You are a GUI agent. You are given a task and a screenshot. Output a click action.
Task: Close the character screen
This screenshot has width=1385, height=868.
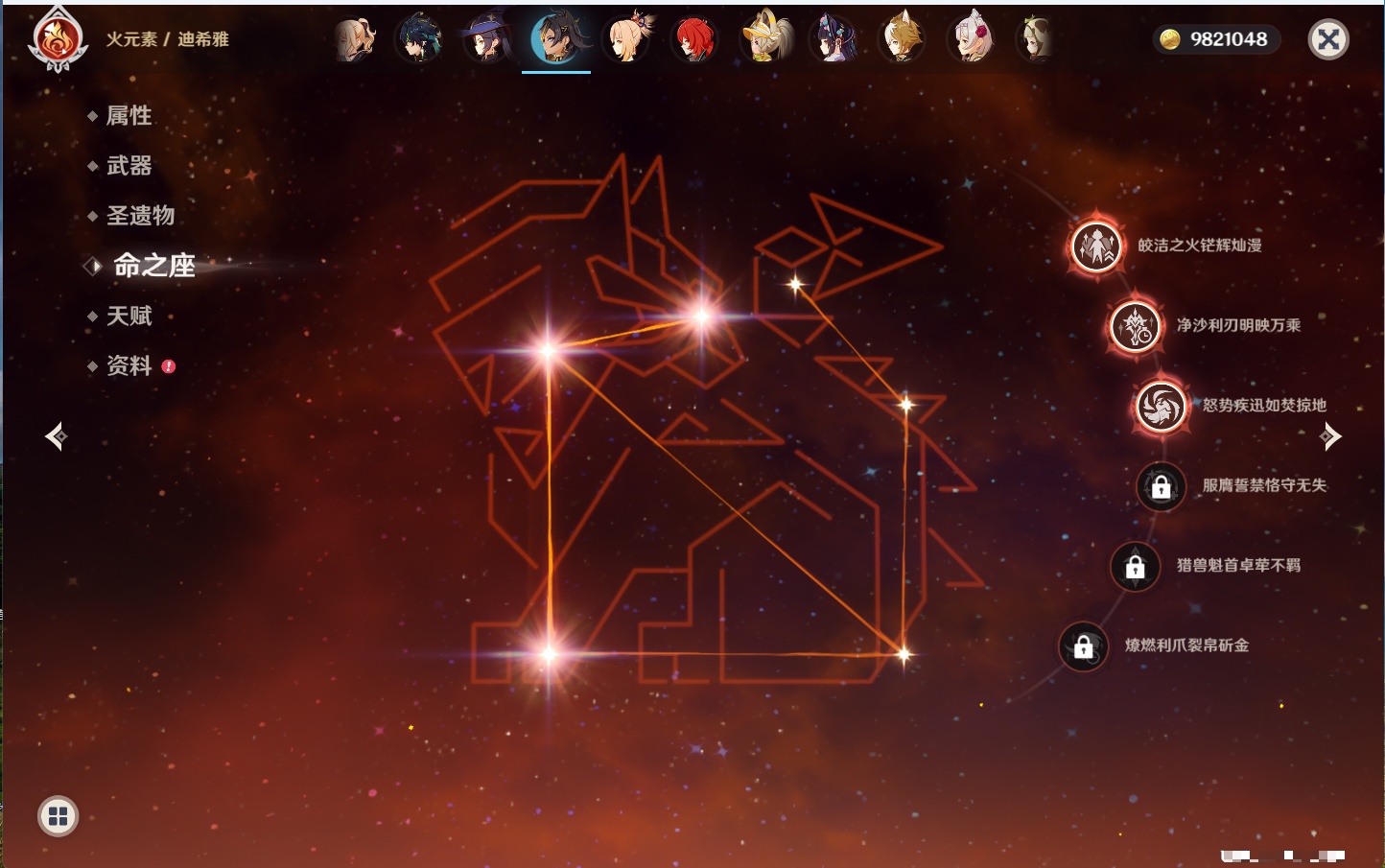click(x=1328, y=39)
